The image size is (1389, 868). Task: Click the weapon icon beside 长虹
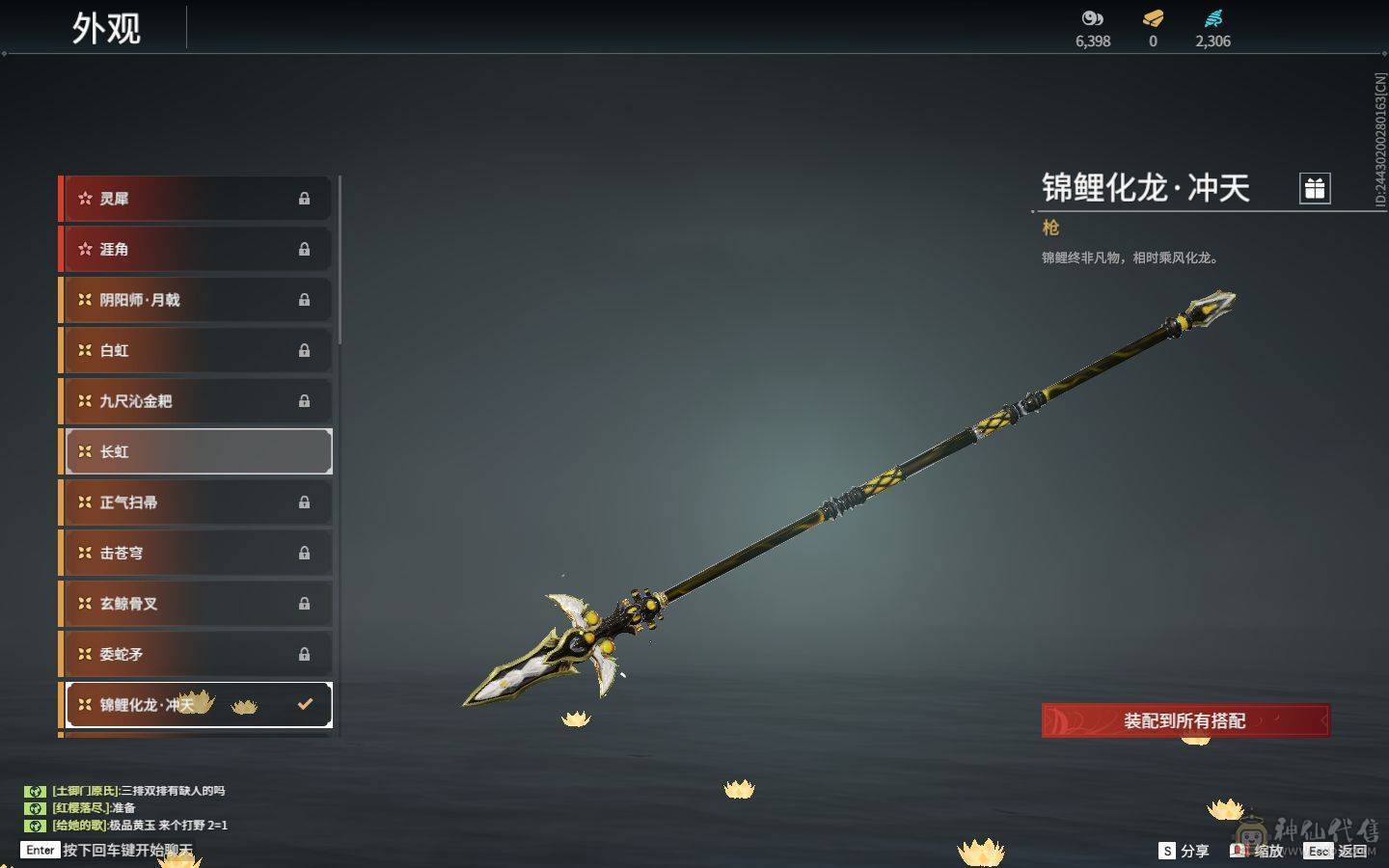[86, 451]
